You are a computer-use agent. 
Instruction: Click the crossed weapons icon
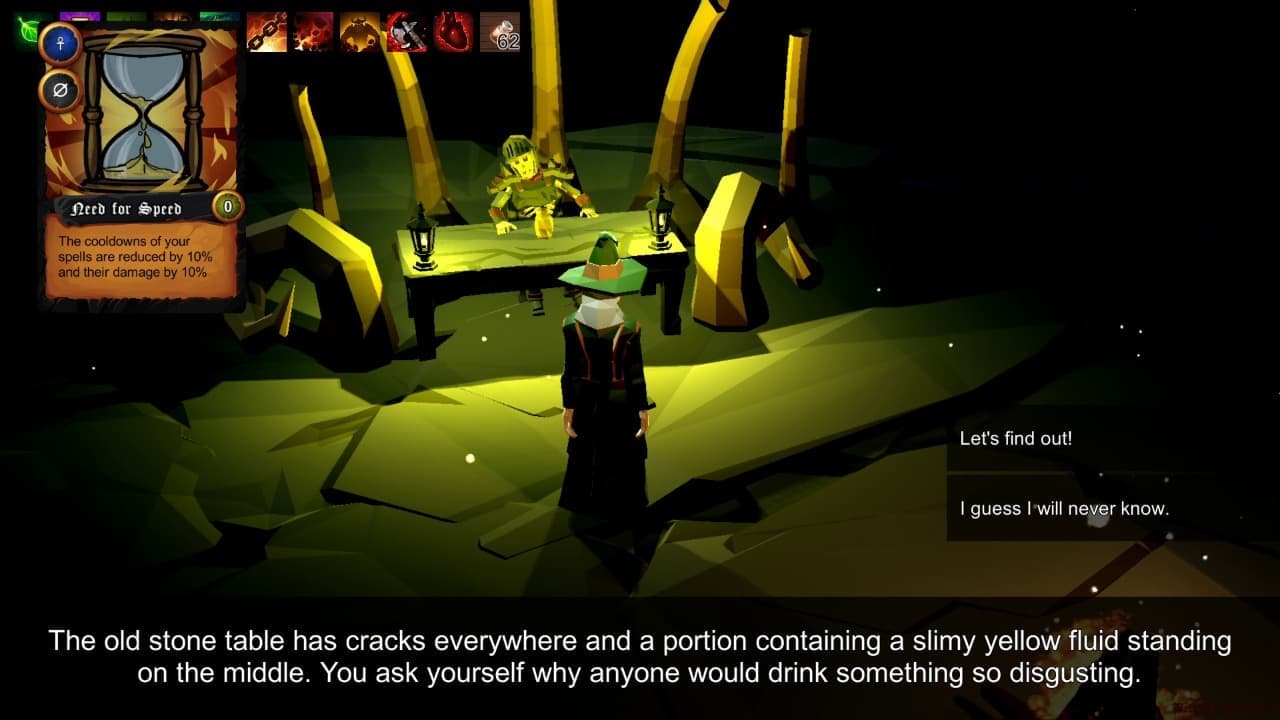pos(407,32)
